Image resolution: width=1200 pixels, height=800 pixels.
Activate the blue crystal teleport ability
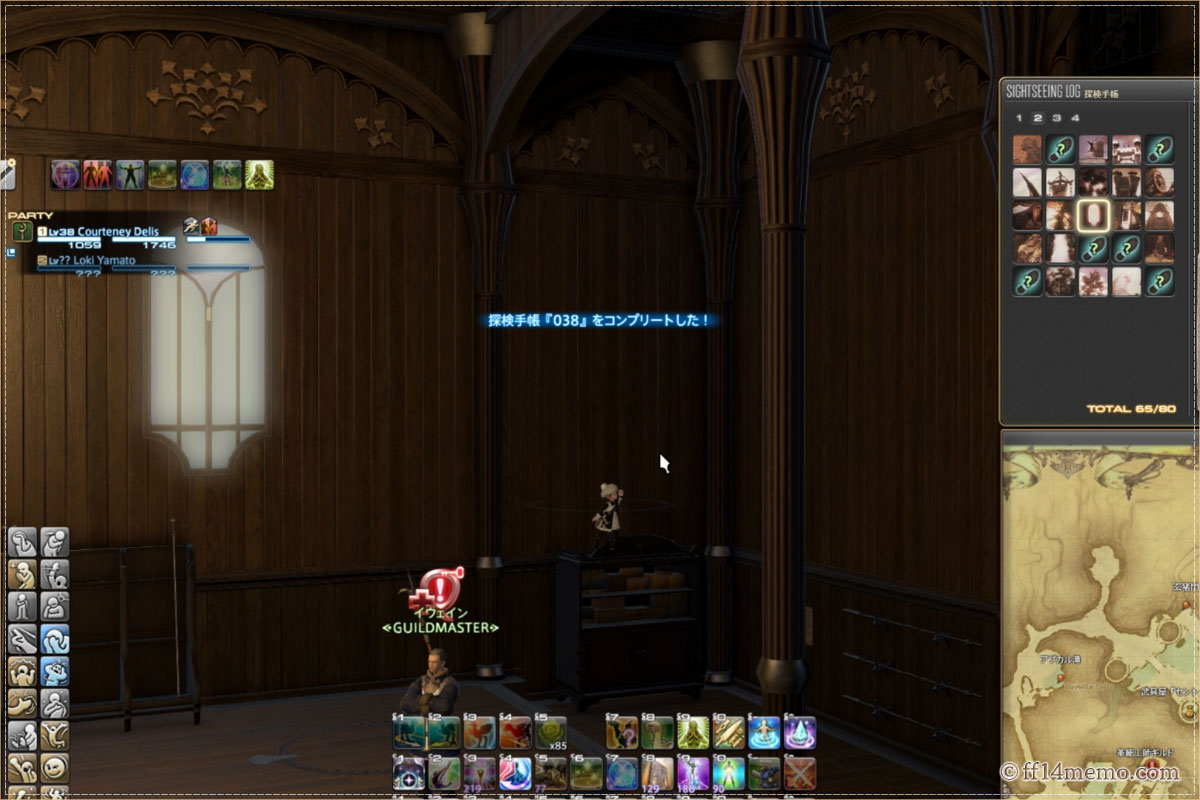pos(799,732)
